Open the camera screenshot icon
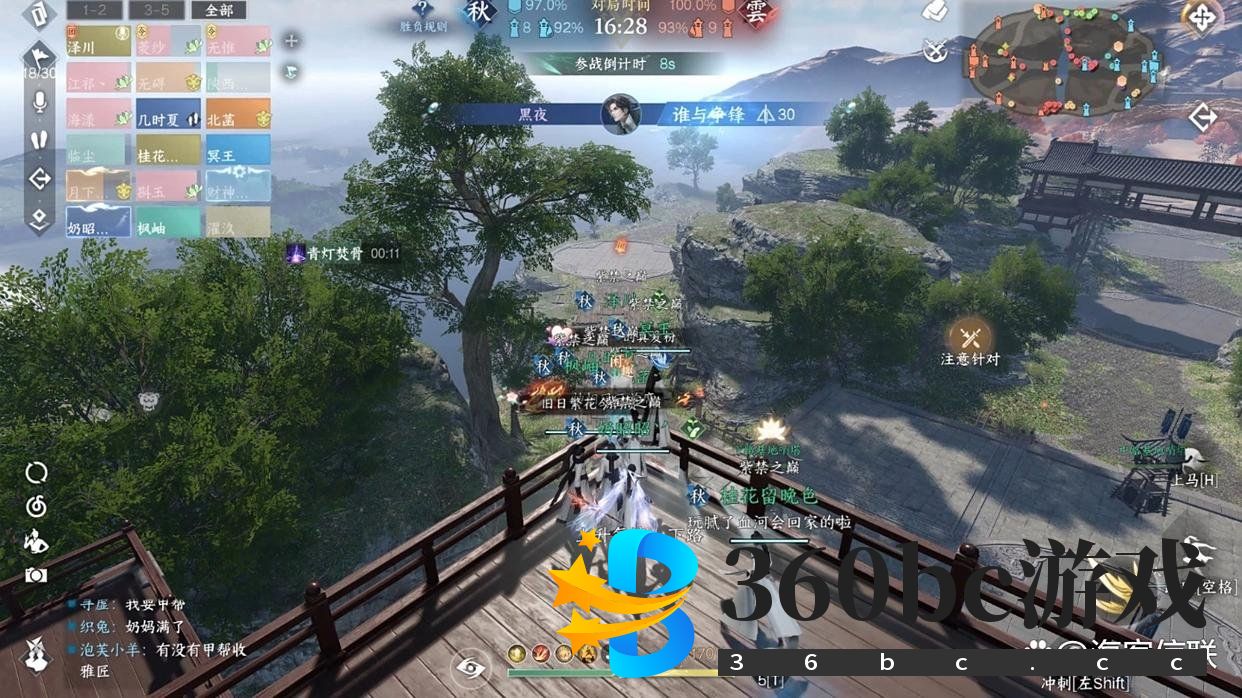 click(36, 575)
